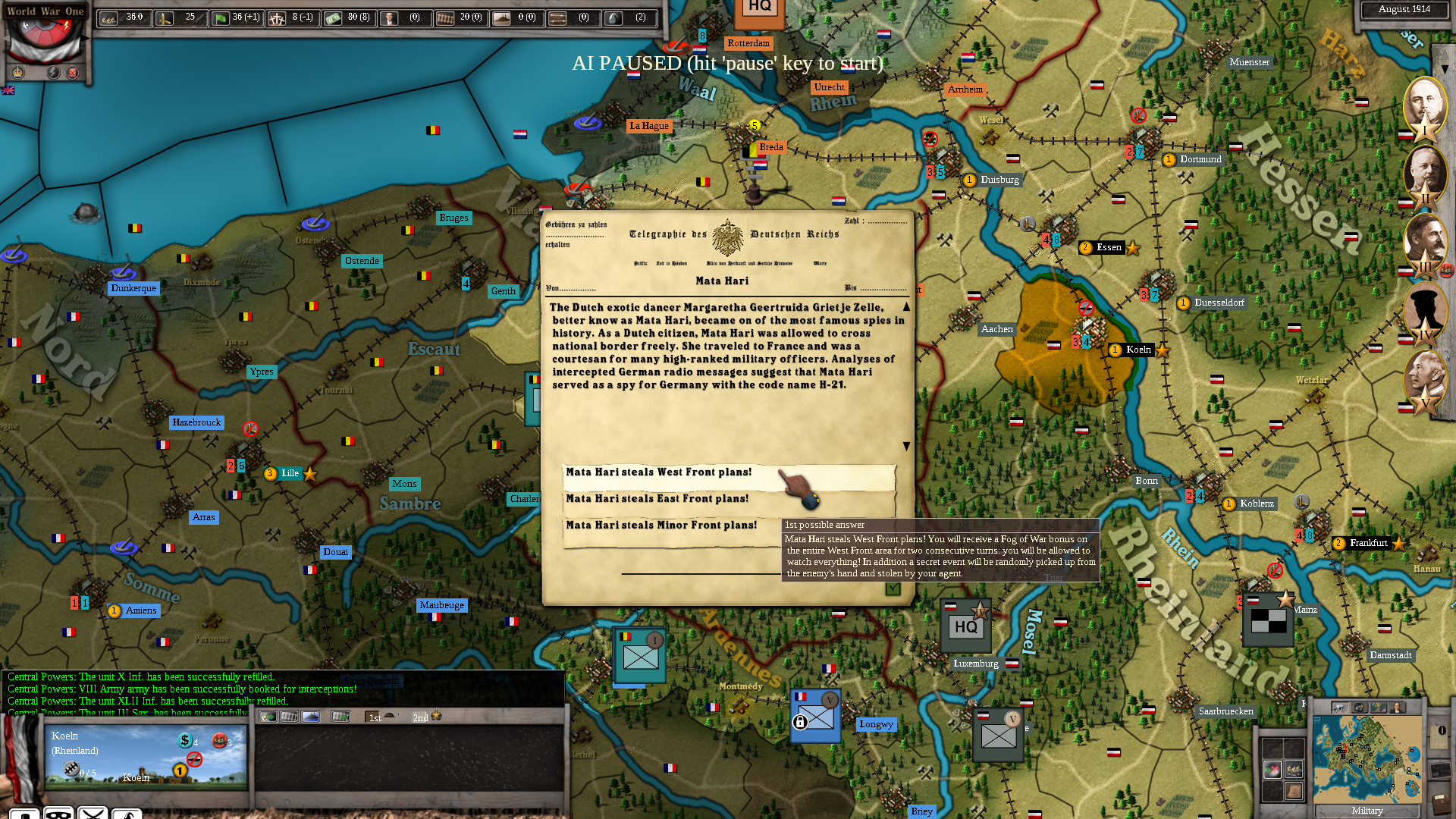
Task: Open the globe minimap filter
Action: pos(1360,708)
